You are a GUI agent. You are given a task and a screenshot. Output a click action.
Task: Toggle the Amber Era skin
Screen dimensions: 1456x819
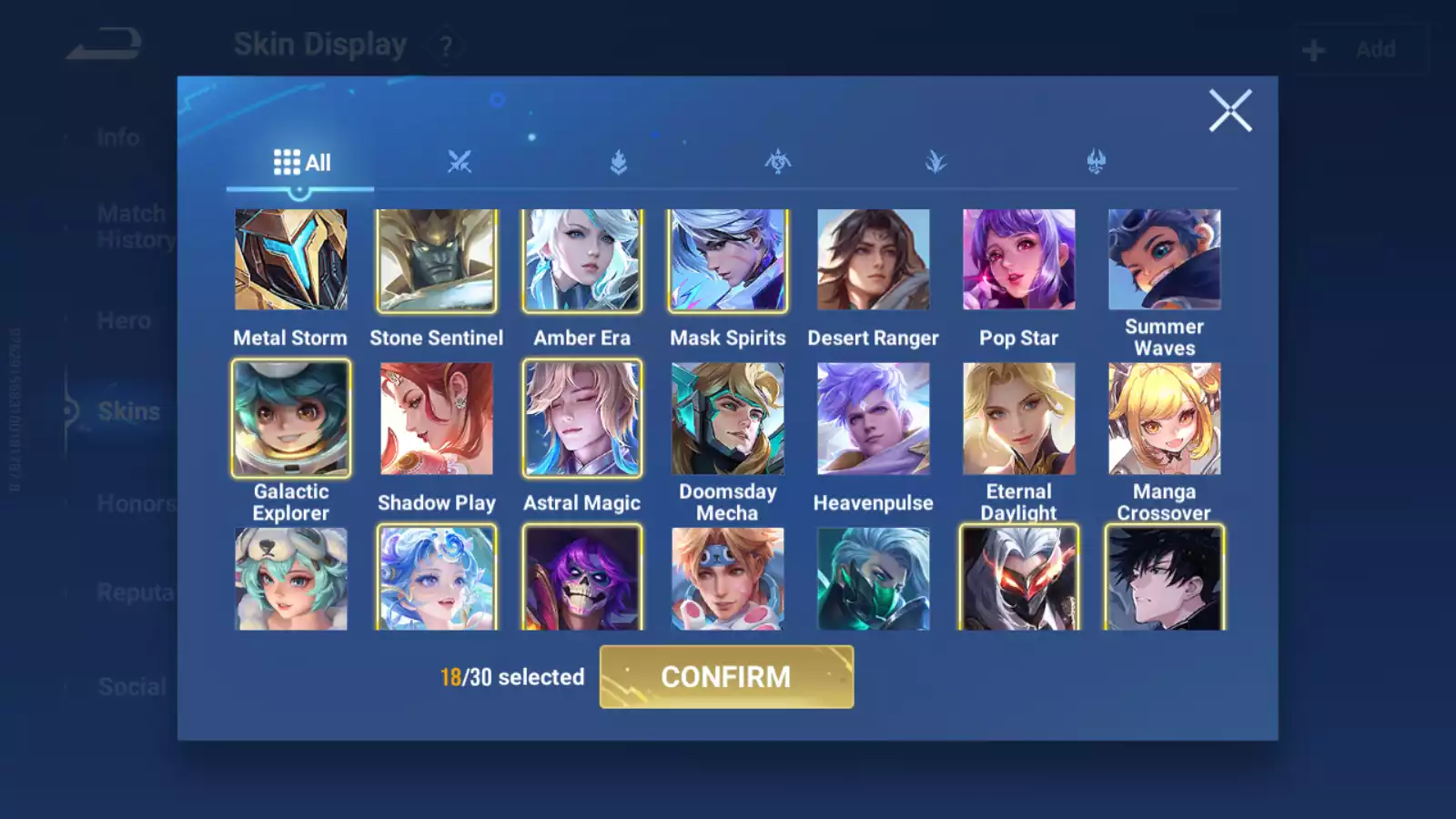coord(582,260)
